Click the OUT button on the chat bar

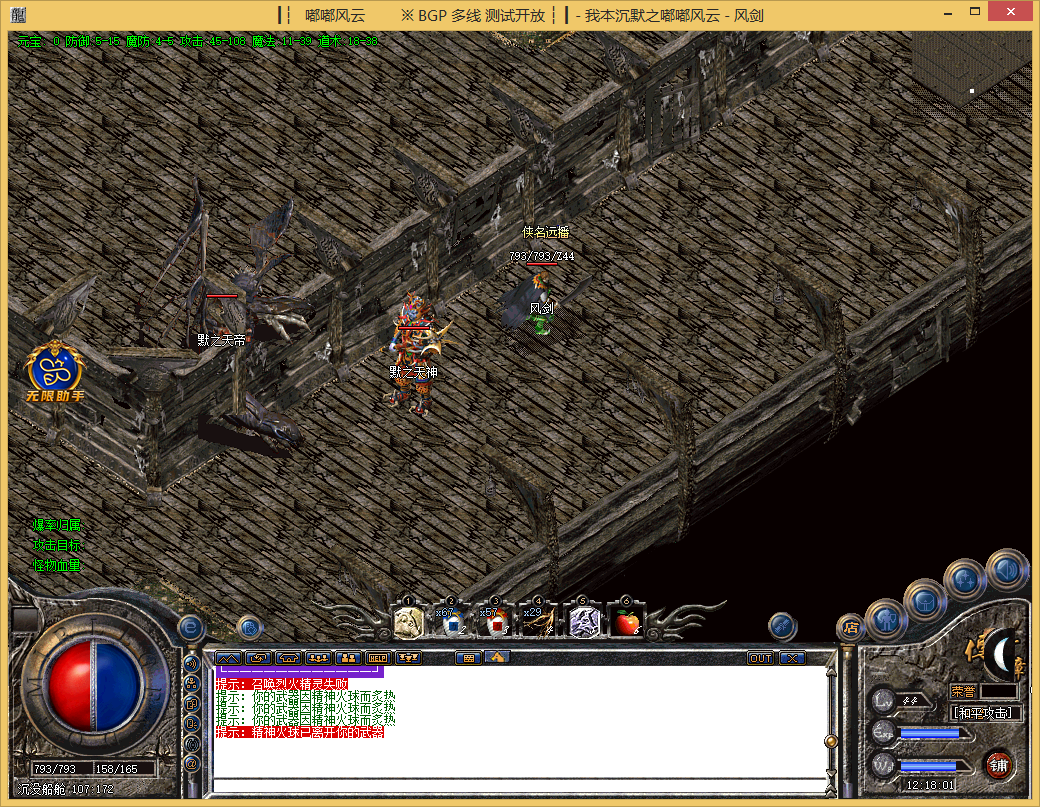tap(760, 658)
